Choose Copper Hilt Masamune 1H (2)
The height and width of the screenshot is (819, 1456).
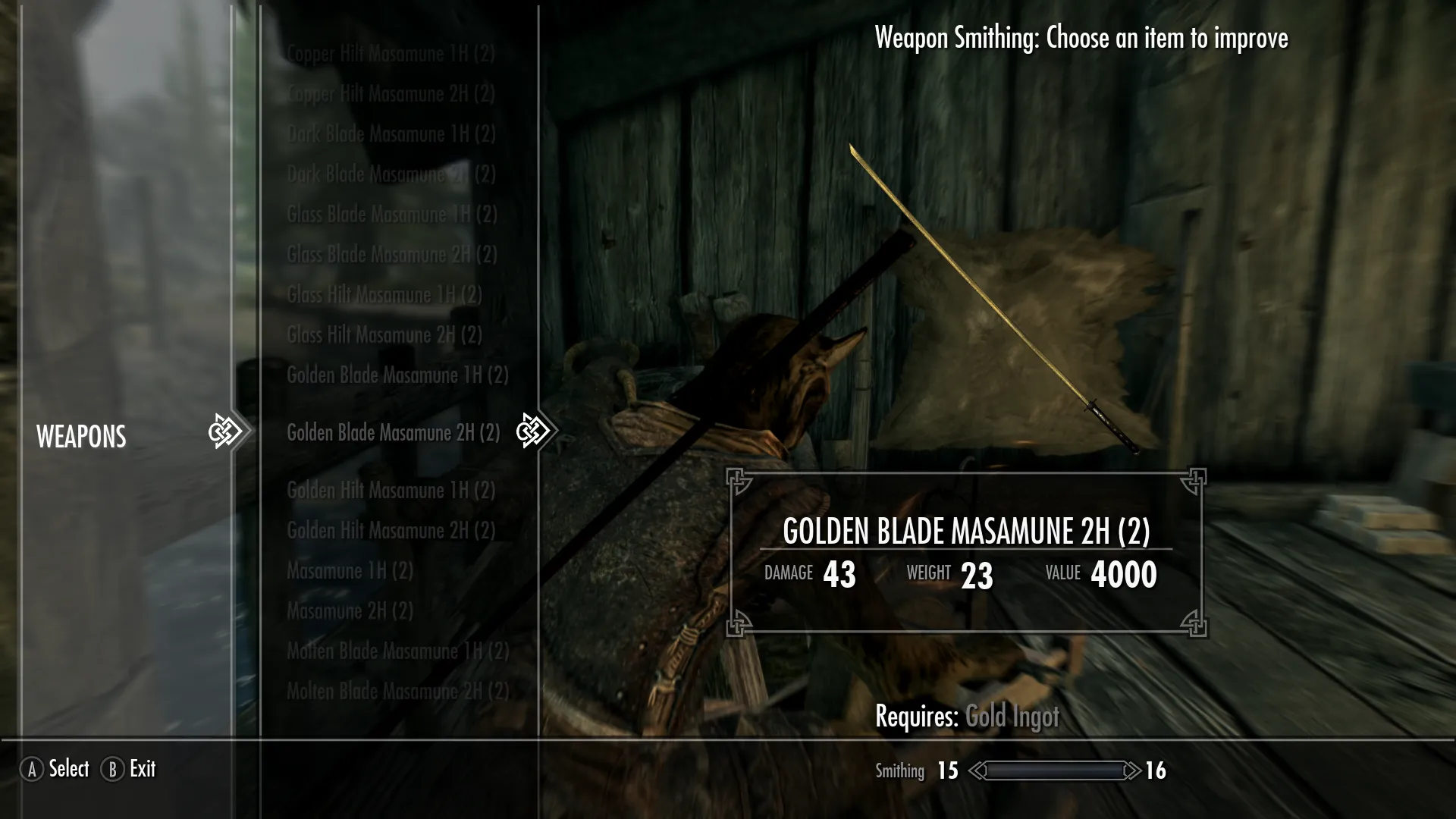click(391, 54)
